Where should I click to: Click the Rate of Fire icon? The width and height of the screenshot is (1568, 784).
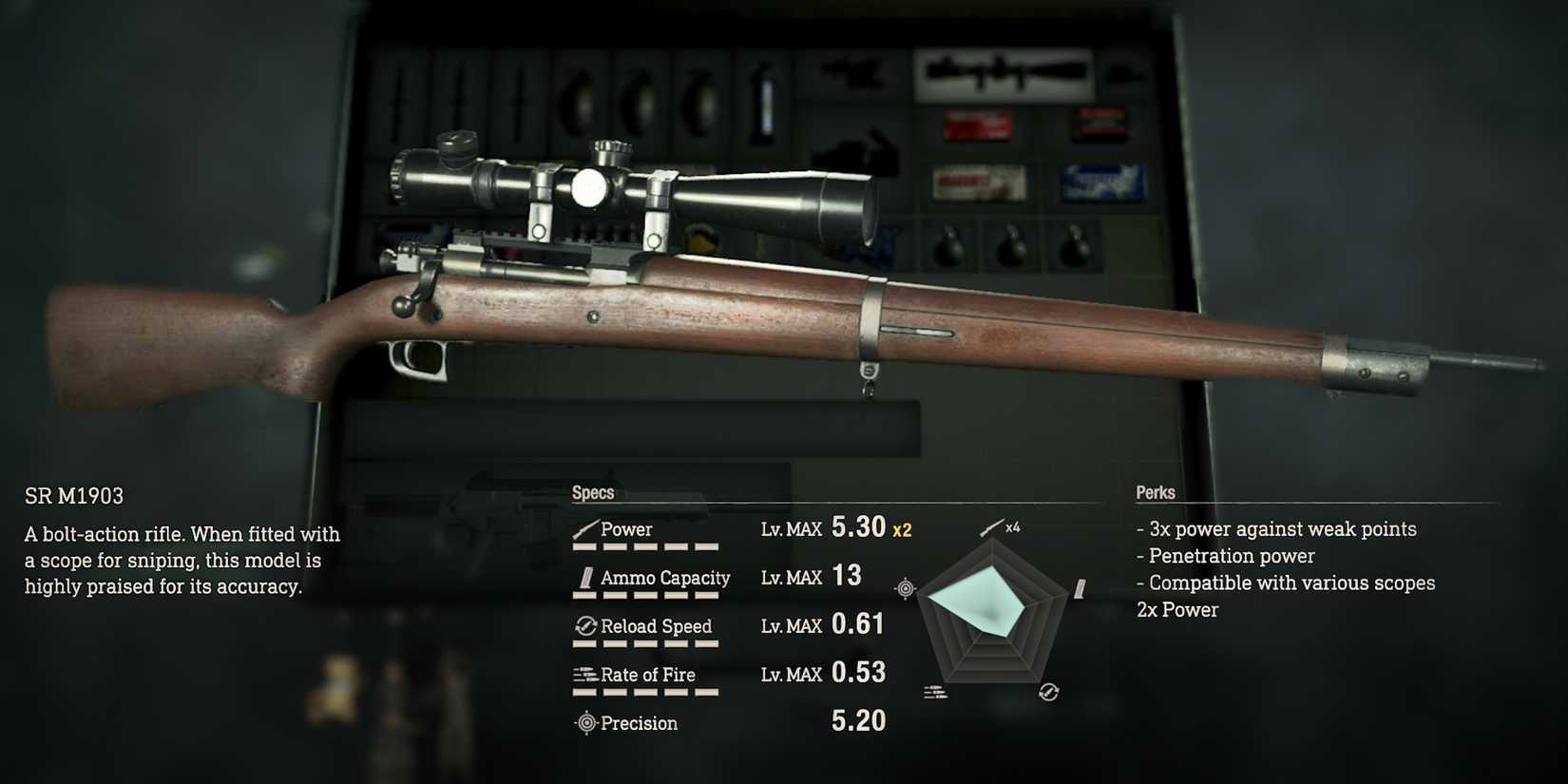tap(583, 674)
